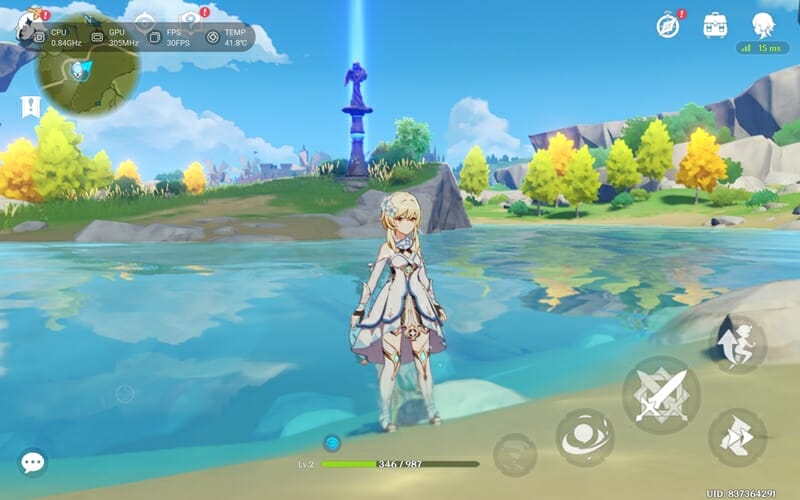Activate the sprint dash button
800x500 pixels.
click(x=737, y=436)
